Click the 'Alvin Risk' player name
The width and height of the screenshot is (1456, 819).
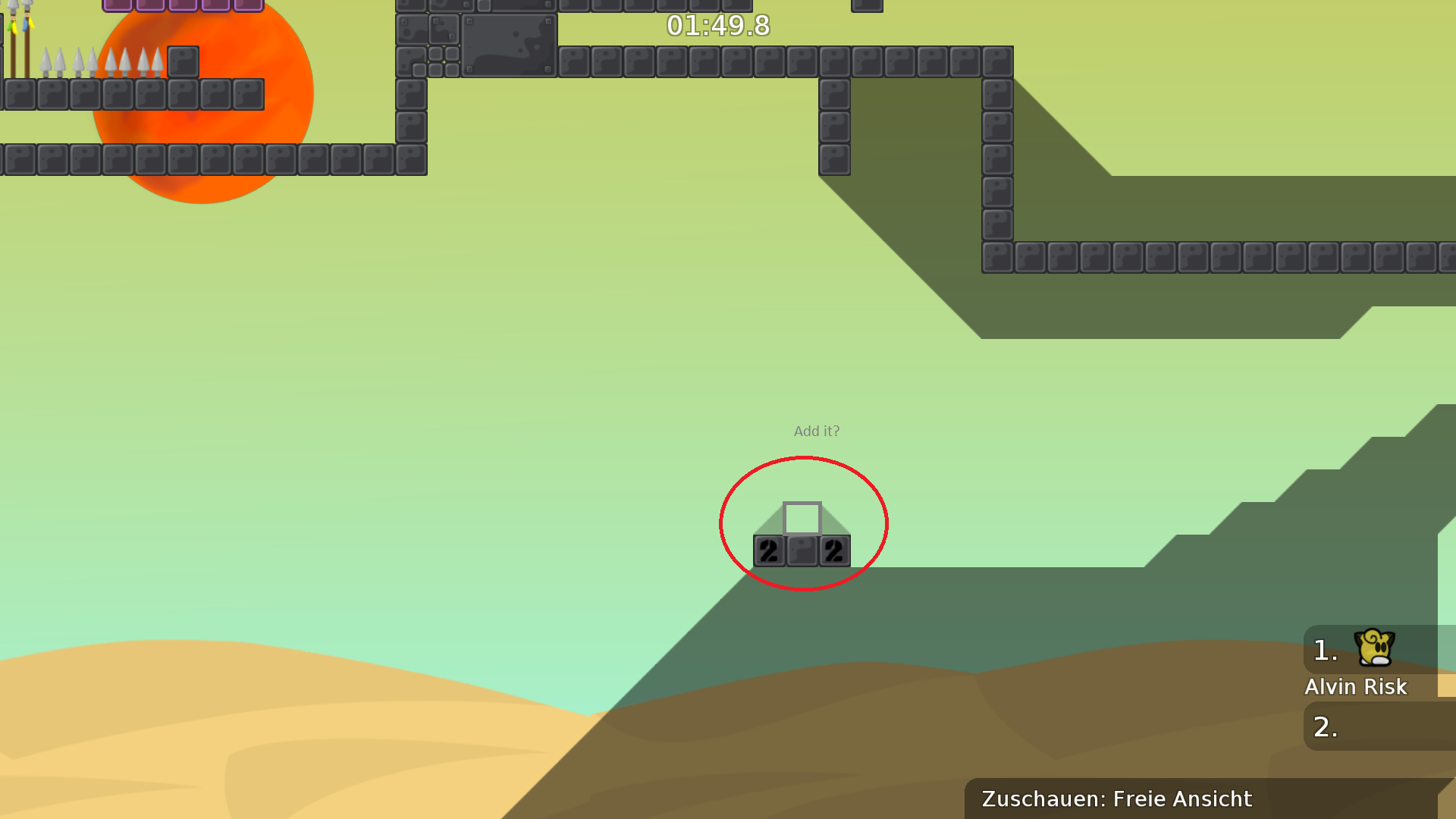click(x=1356, y=687)
